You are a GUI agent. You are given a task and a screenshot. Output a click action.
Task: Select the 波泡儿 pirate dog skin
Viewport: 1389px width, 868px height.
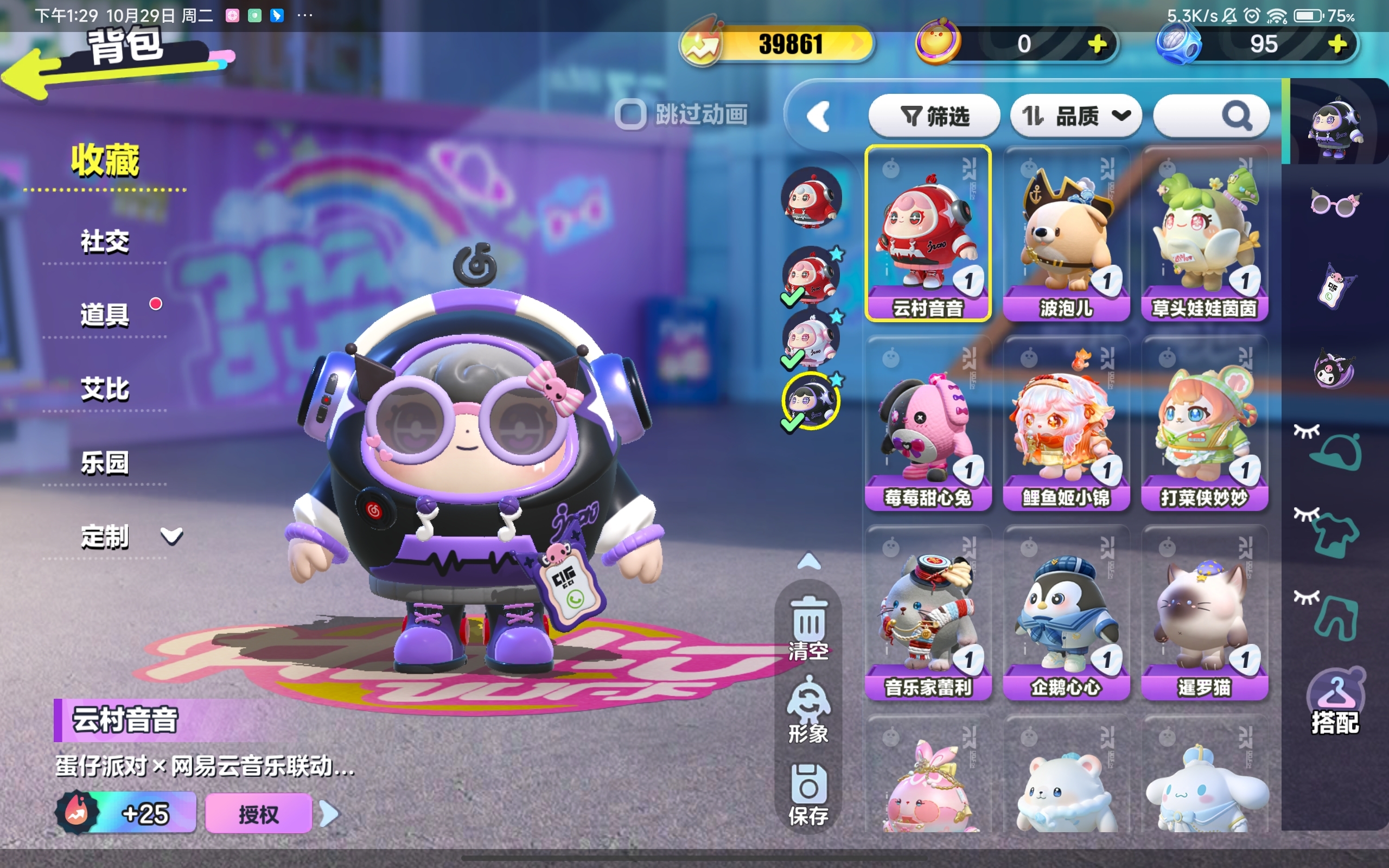click(1066, 234)
